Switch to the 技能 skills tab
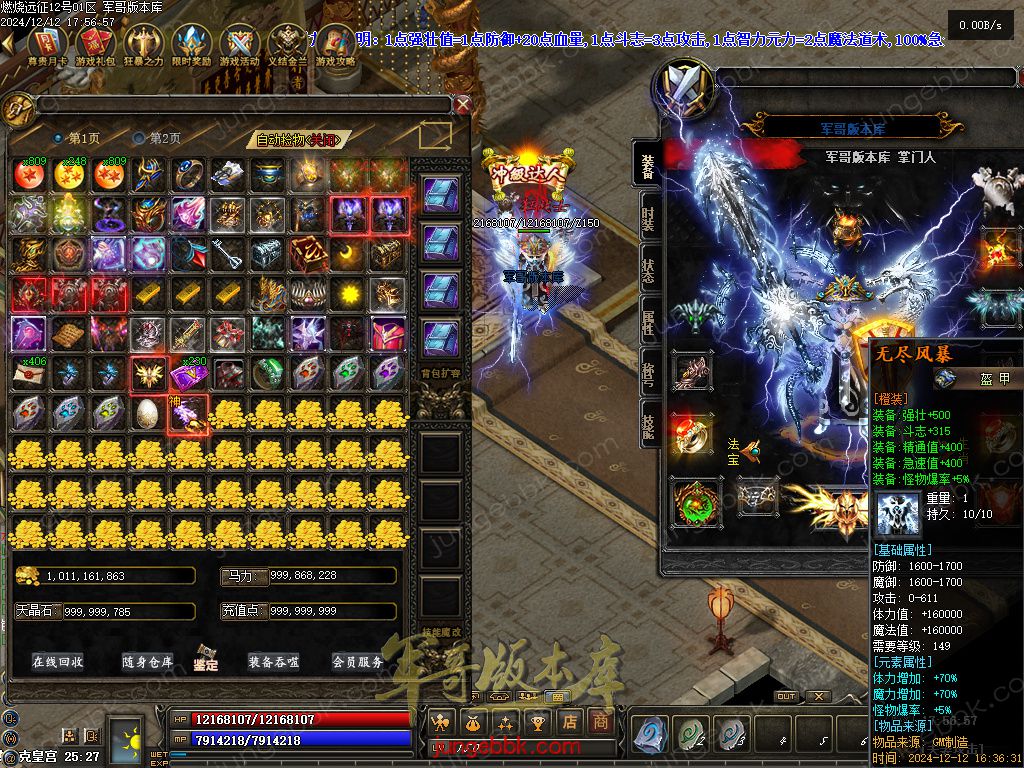The height and width of the screenshot is (768, 1024). click(x=648, y=424)
